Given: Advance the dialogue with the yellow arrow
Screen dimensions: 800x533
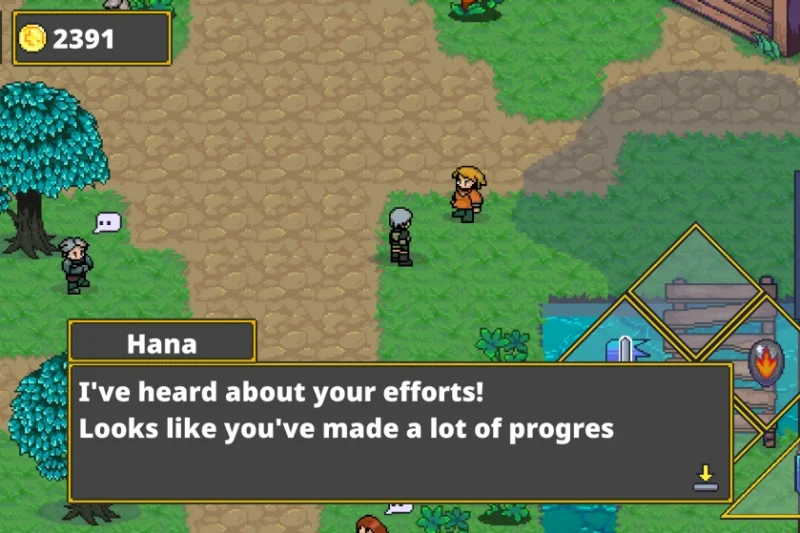Looking at the screenshot, I should pos(706,477).
